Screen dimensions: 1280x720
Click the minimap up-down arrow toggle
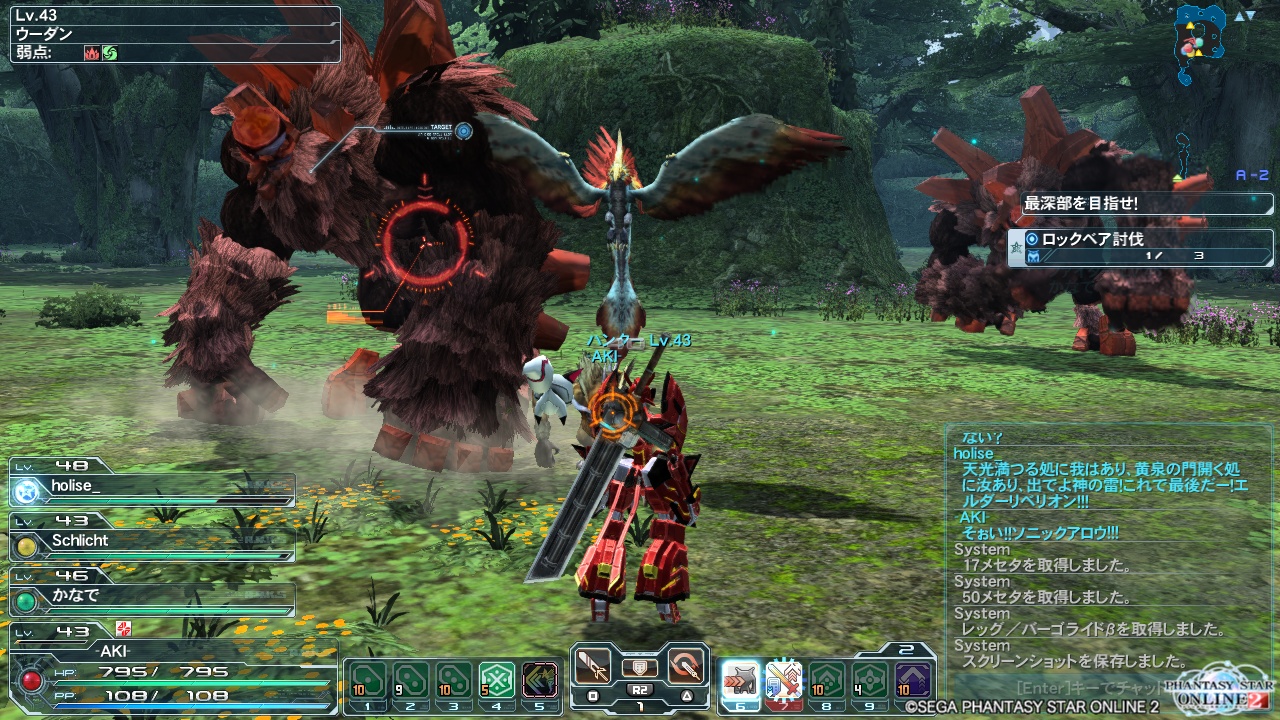(x=1244, y=16)
